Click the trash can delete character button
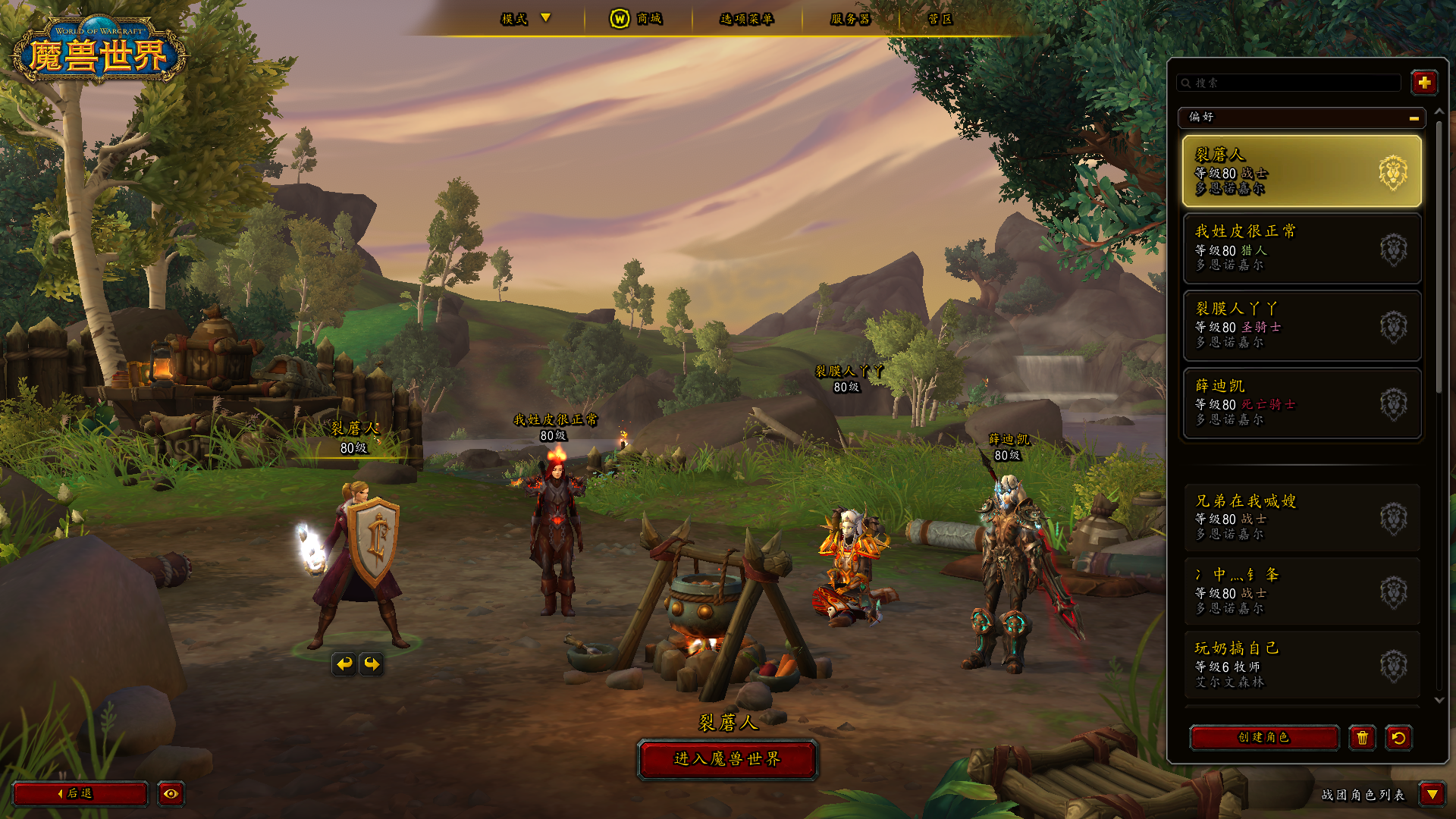Image resolution: width=1456 pixels, height=819 pixels. [x=1362, y=737]
